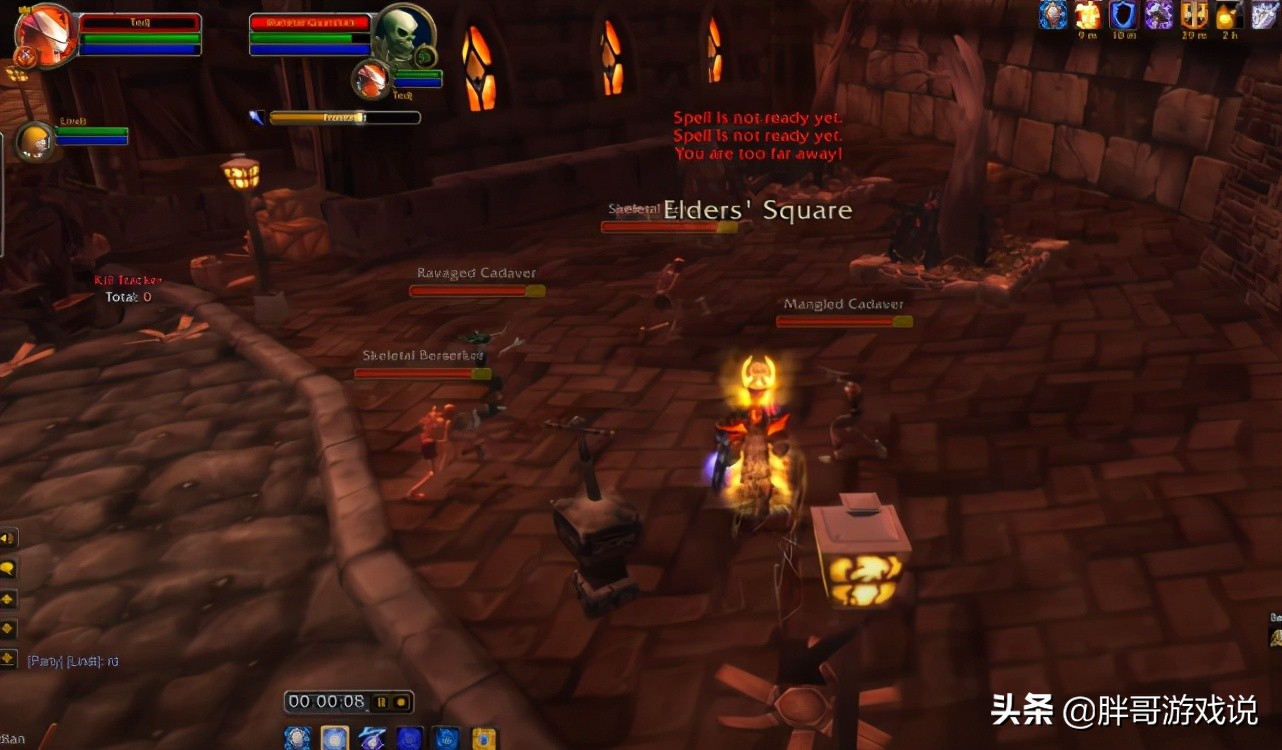Pause the stopwatch timer

click(380, 702)
